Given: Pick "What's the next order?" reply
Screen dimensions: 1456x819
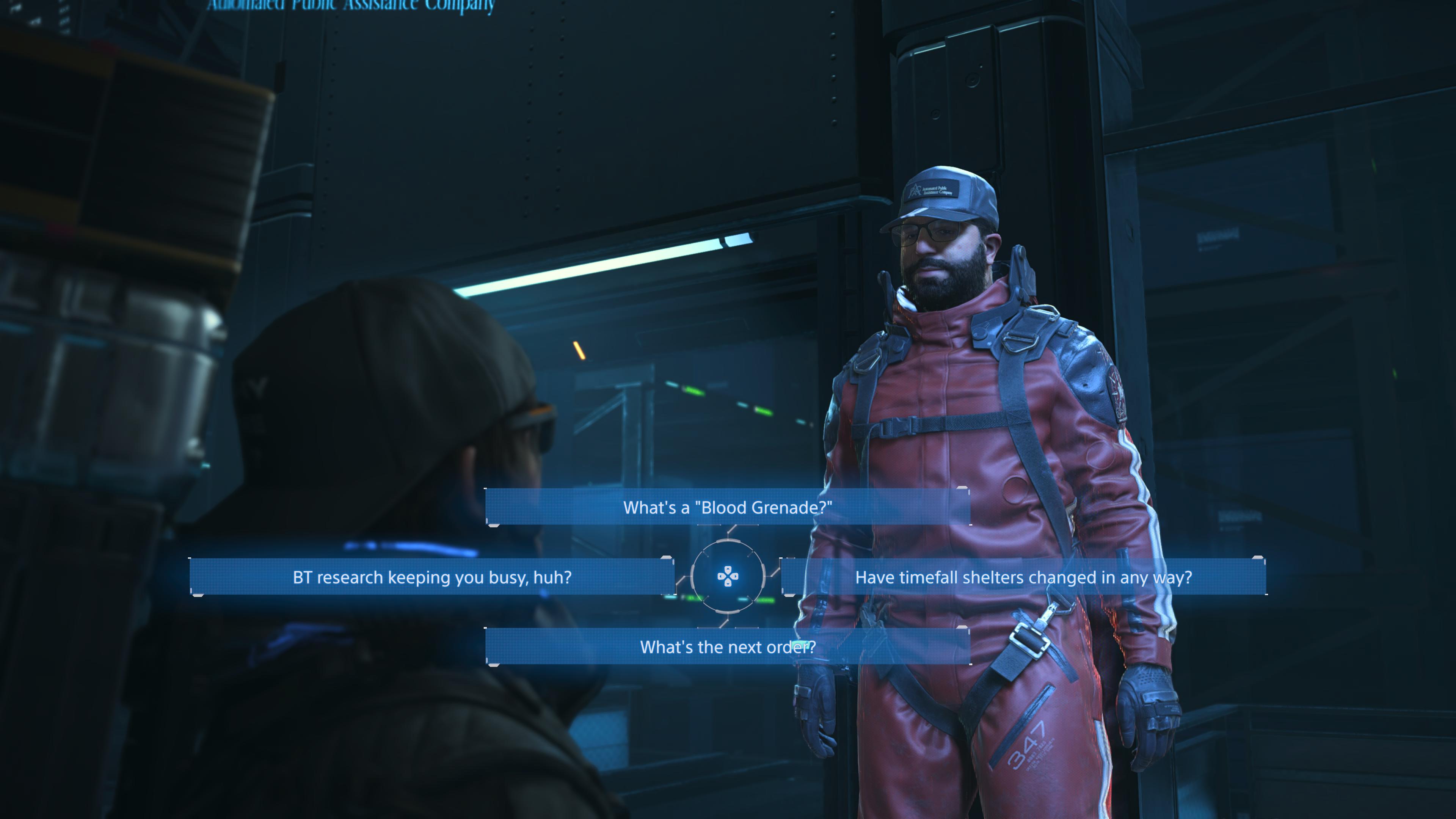Looking at the screenshot, I should pyautogui.click(x=728, y=646).
